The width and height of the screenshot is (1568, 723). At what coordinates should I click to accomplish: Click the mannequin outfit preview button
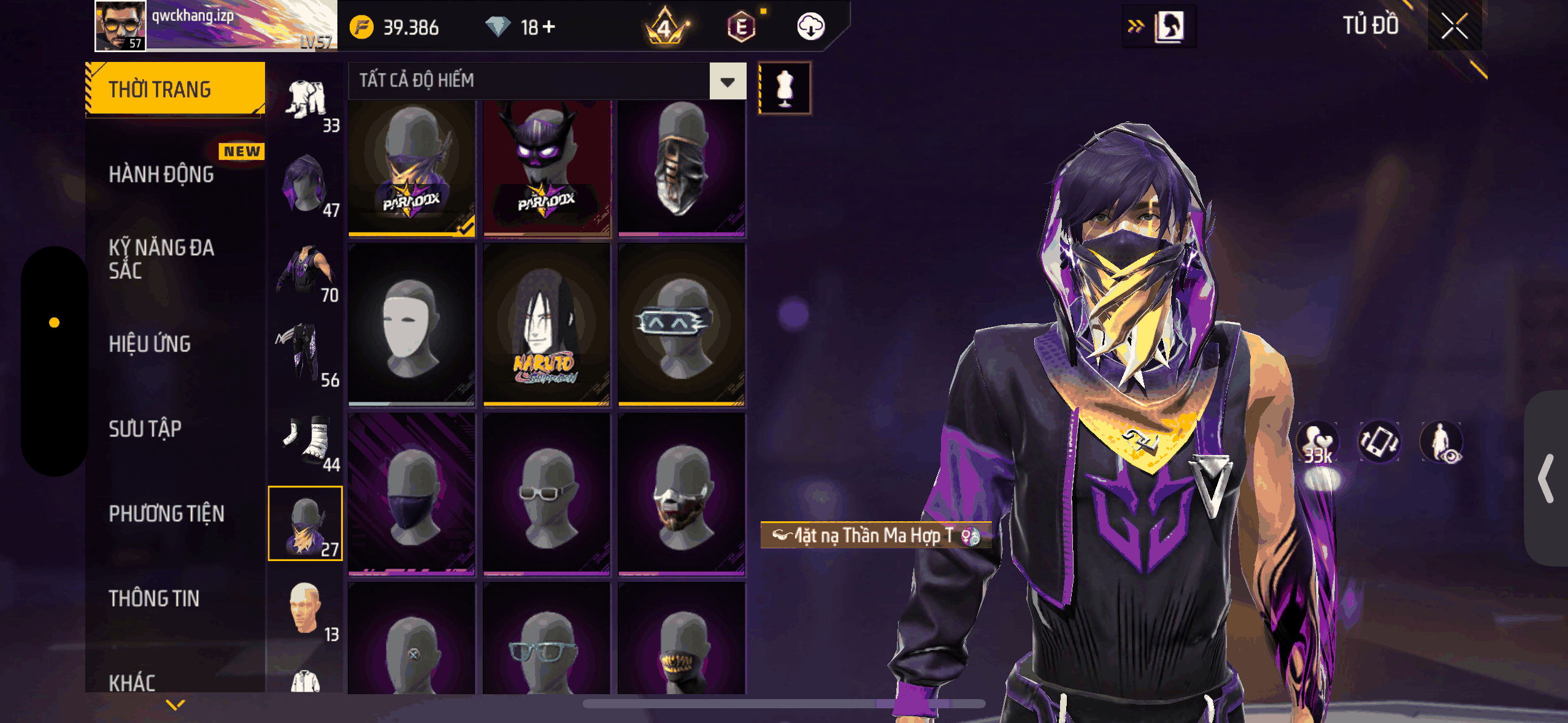click(x=785, y=88)
